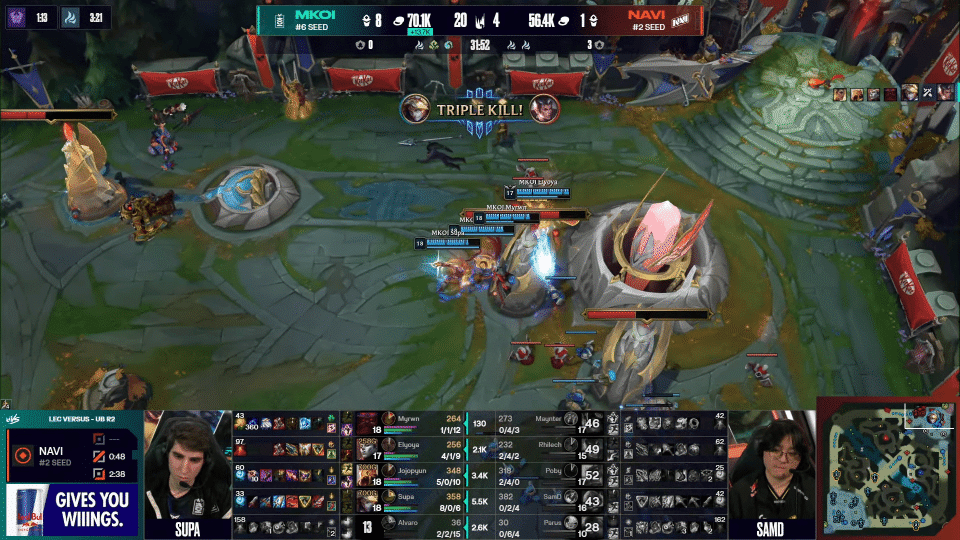Click the Triple Kill announcement banner
The width and height of the screenshot is (960, 540).
(480, 108)
